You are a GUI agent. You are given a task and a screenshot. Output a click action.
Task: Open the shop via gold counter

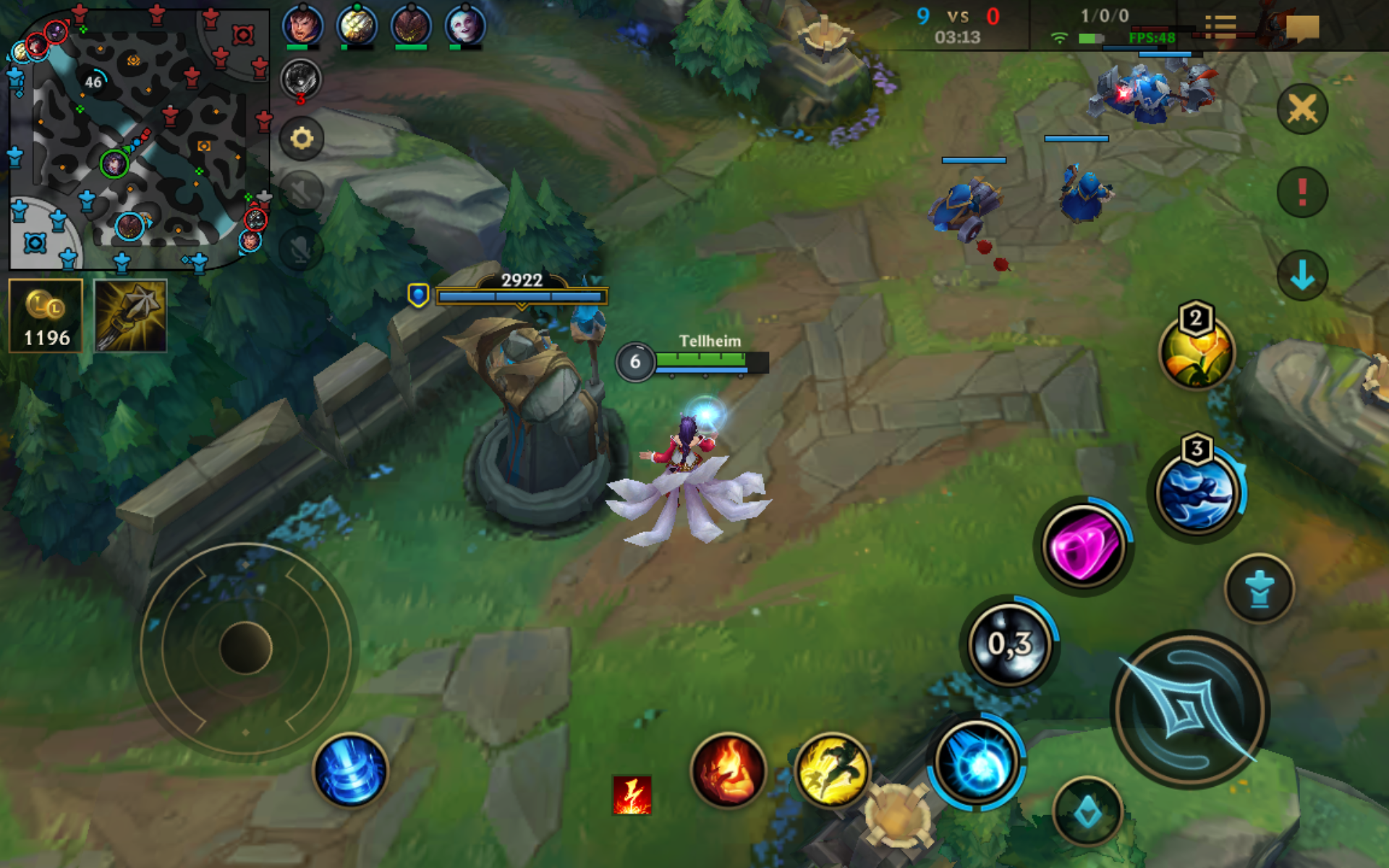click(46, 316)
